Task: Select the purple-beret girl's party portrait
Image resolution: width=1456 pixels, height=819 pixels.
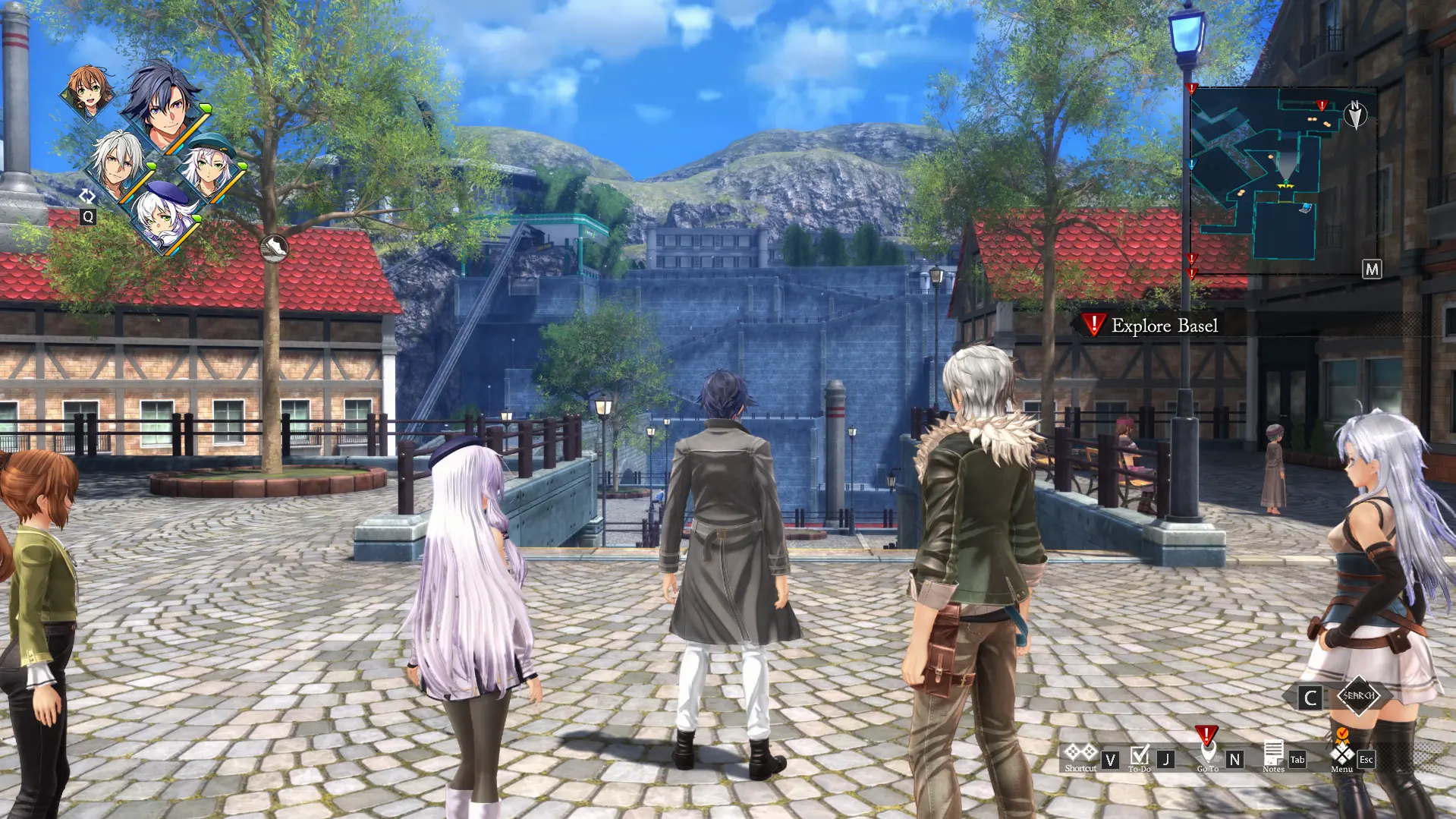Action: pyautogui.click(x=164, y=216)
